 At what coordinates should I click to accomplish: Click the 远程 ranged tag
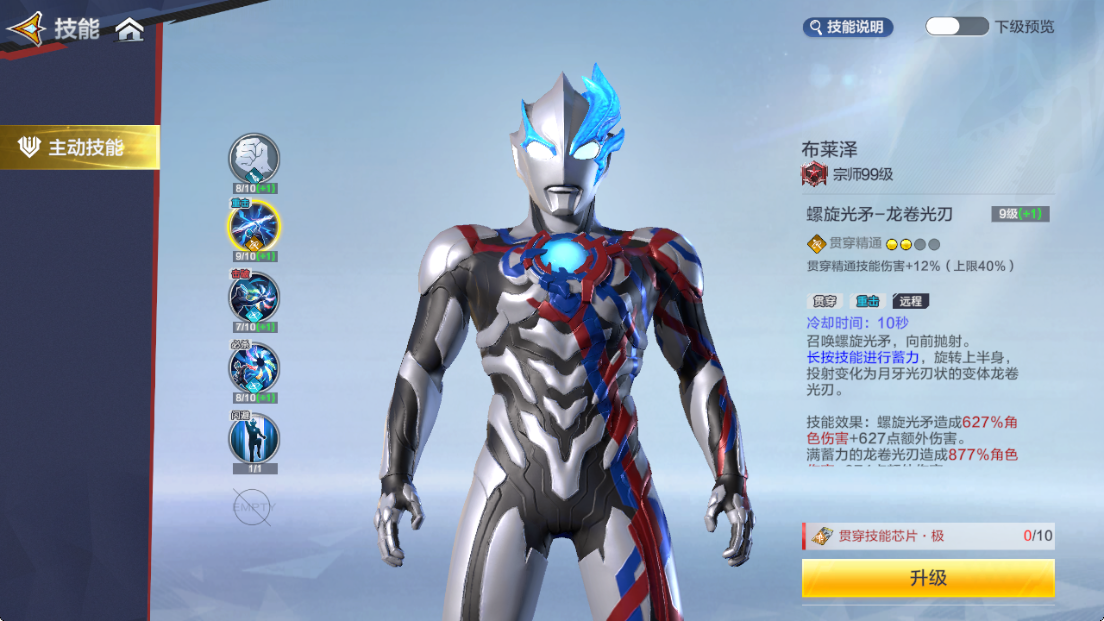[x=910, y=301]
